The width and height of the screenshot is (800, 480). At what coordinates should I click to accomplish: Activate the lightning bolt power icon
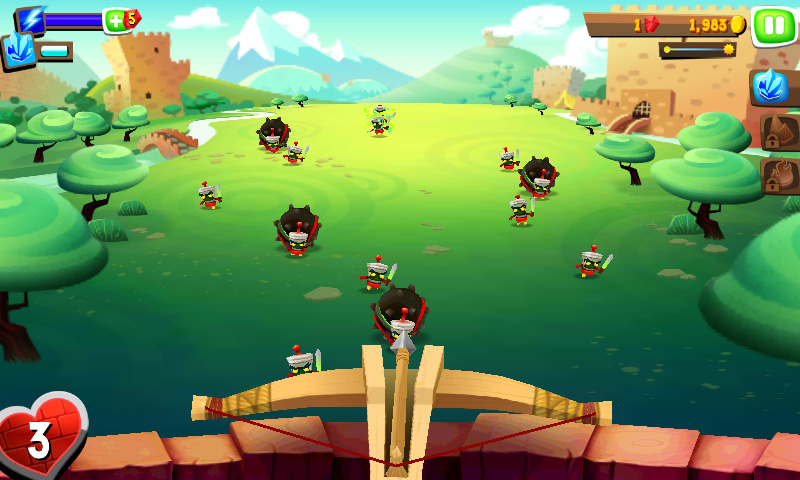[32, 19]
